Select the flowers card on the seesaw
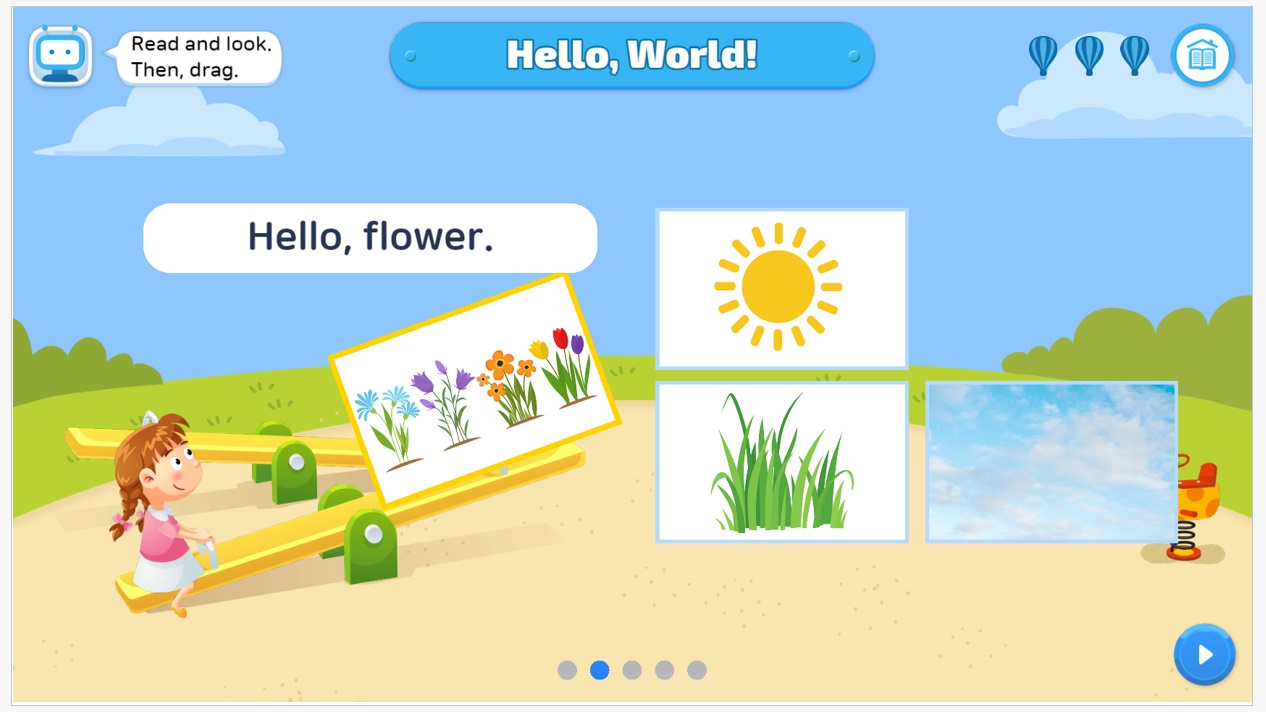Image resolution: width=1266 pixels, height=712 pixels. coord(474,390)
